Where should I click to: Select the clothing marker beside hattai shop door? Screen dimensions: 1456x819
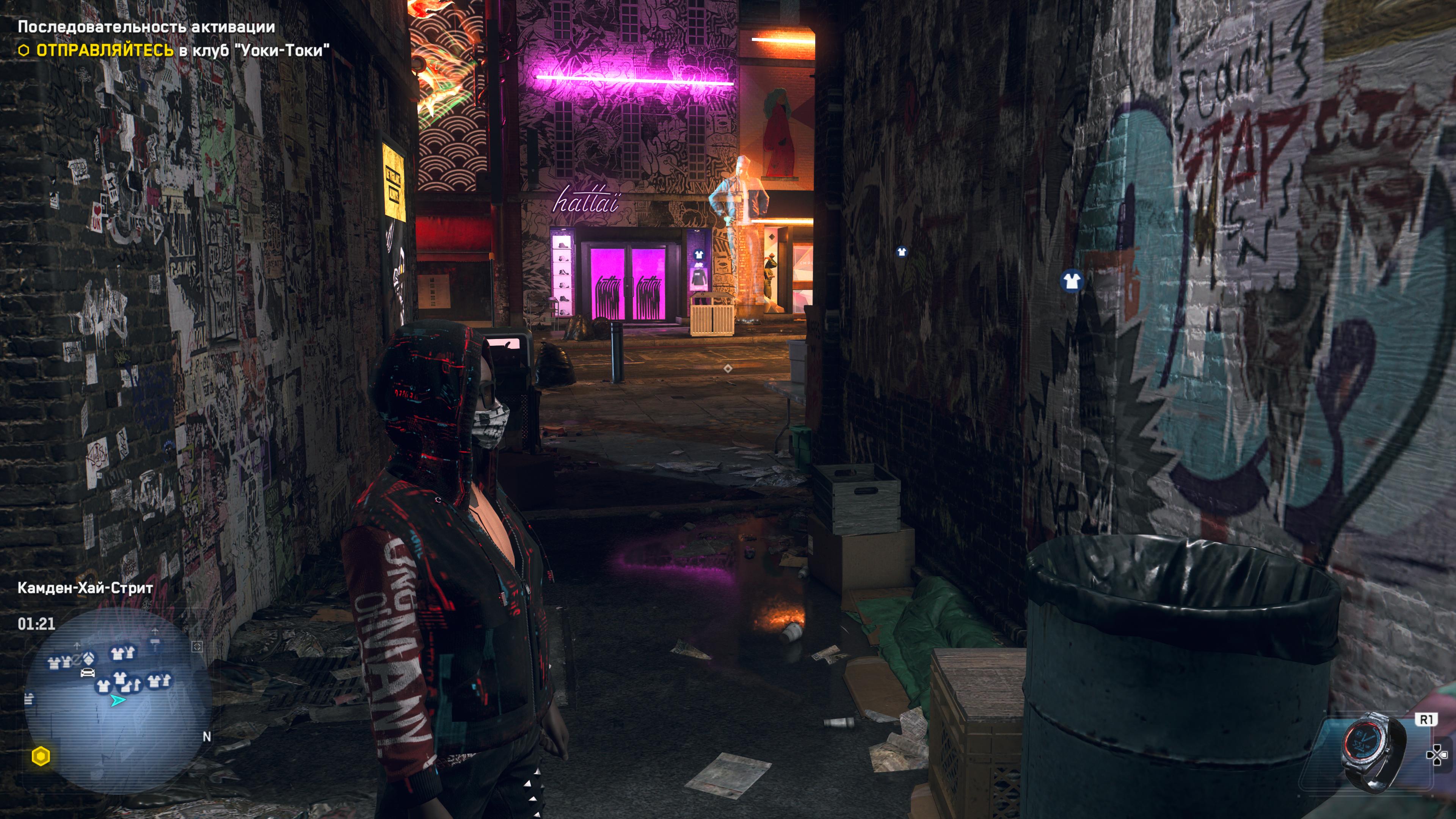(x=698, y=255)
